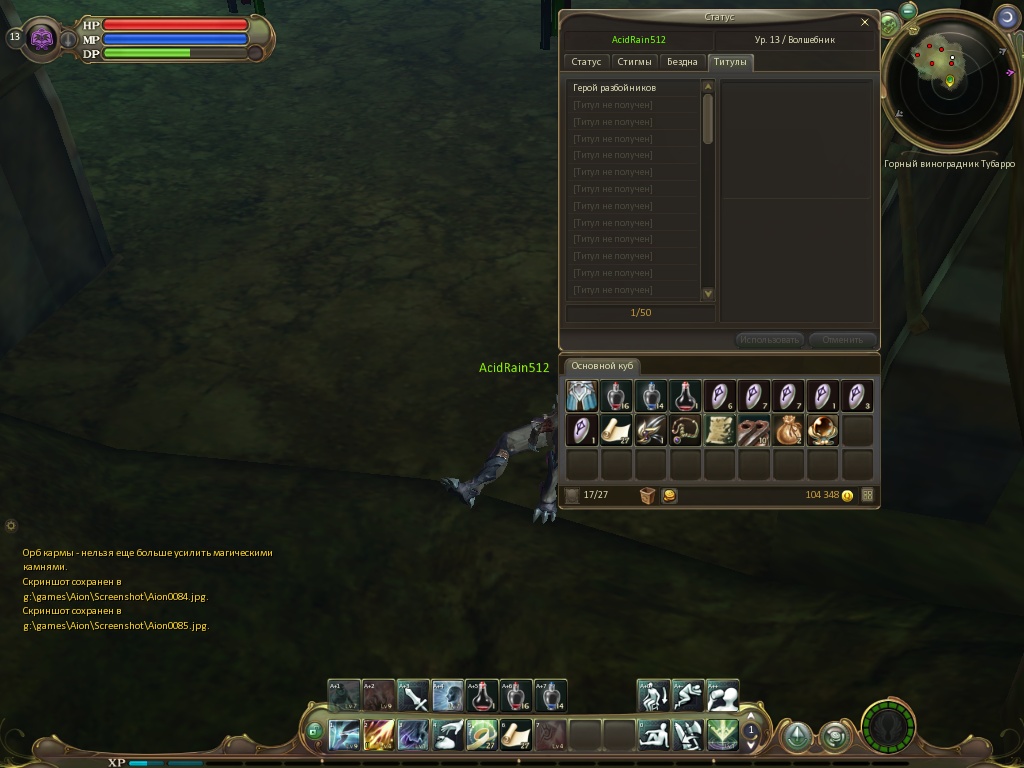Image resolution: width=1024 pixels, height=768 pixels.
Task: Pick the scroll stack of 27 in the cube
Action: (616, 431)
